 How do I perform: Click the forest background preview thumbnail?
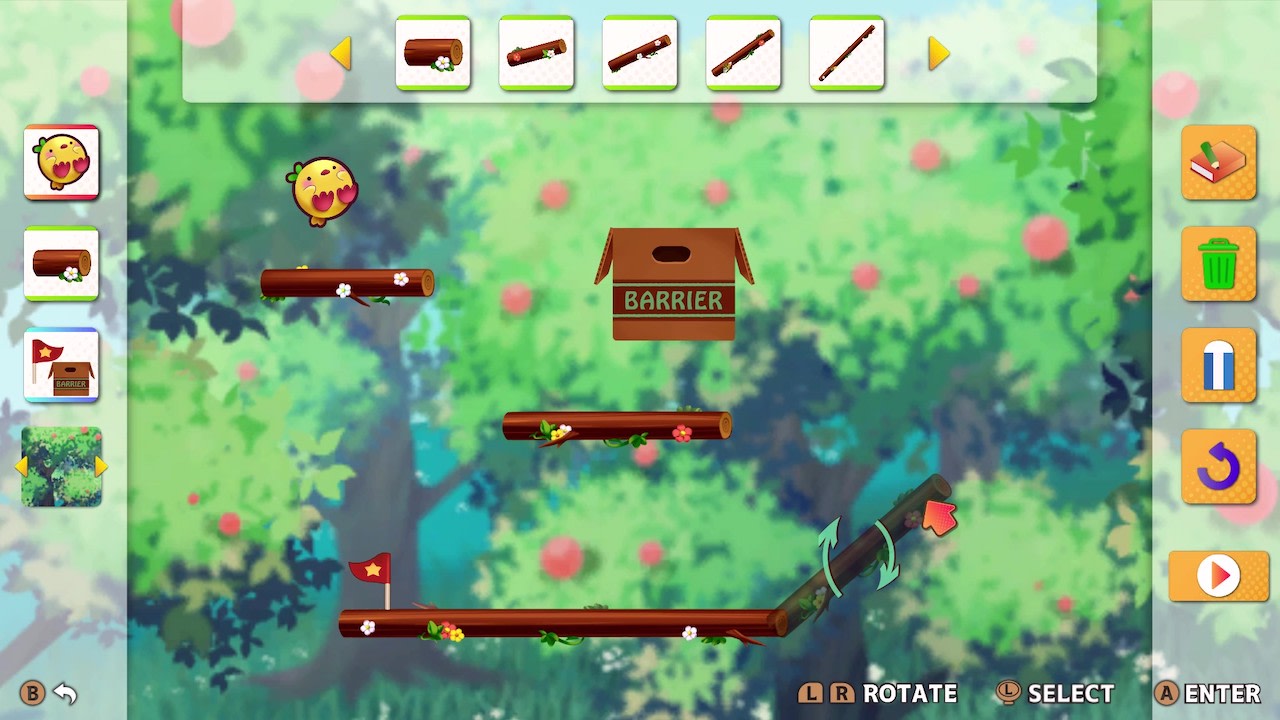62,466
